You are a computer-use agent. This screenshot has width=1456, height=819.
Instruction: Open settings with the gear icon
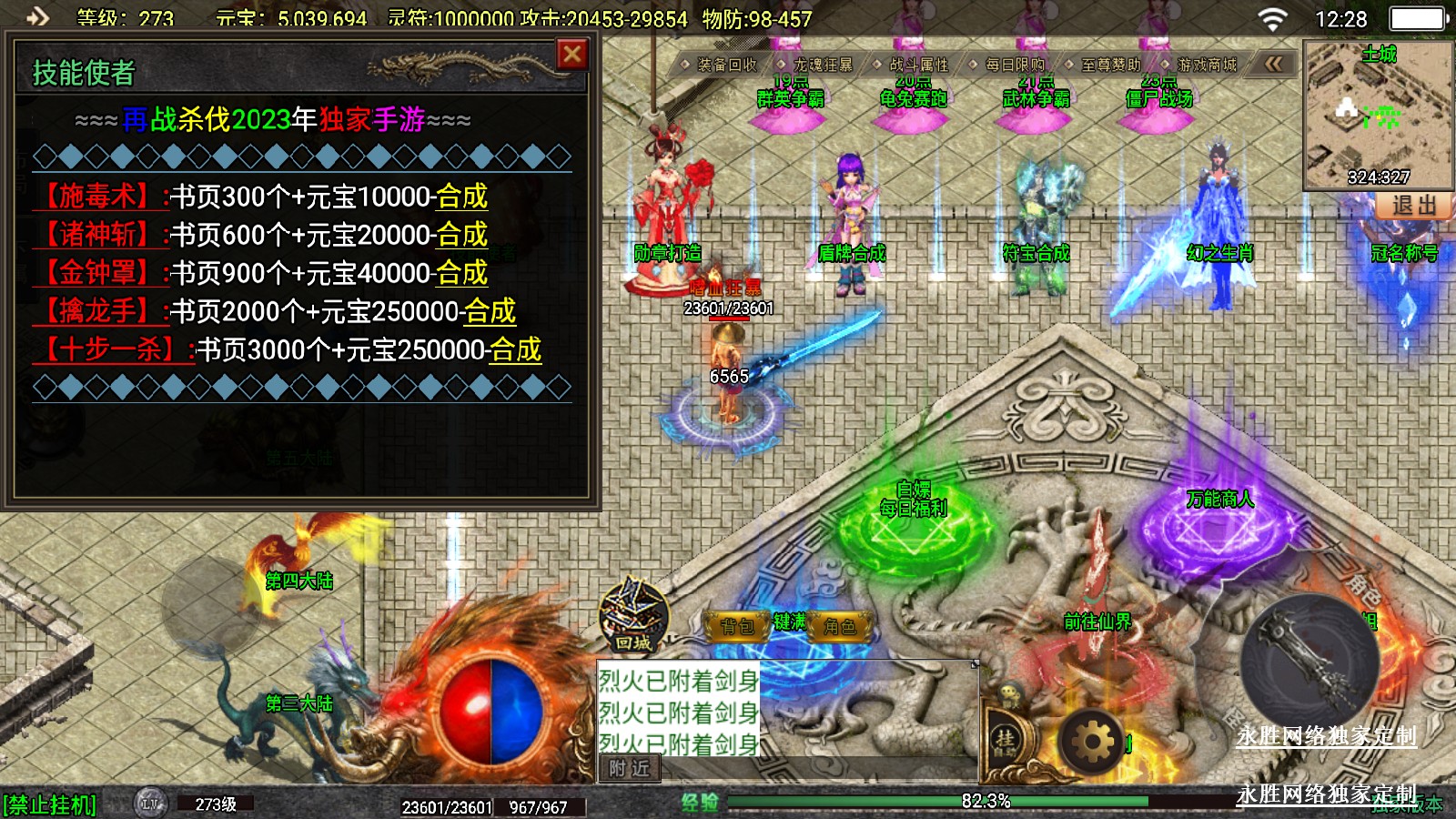click(1092, 742)
